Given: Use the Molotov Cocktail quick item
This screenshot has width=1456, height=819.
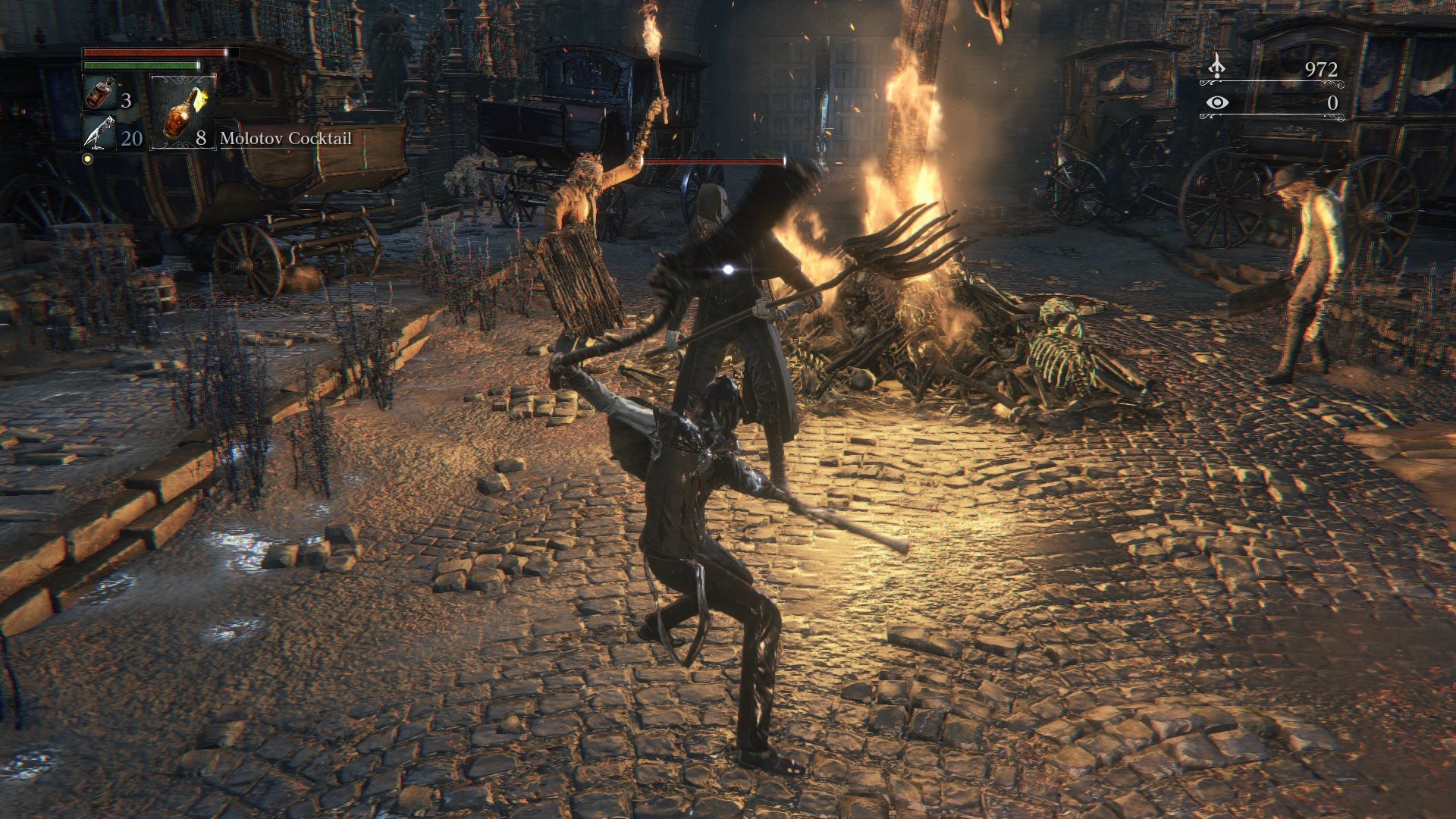Looking at the screenshot, I should (x=183, y=112).
